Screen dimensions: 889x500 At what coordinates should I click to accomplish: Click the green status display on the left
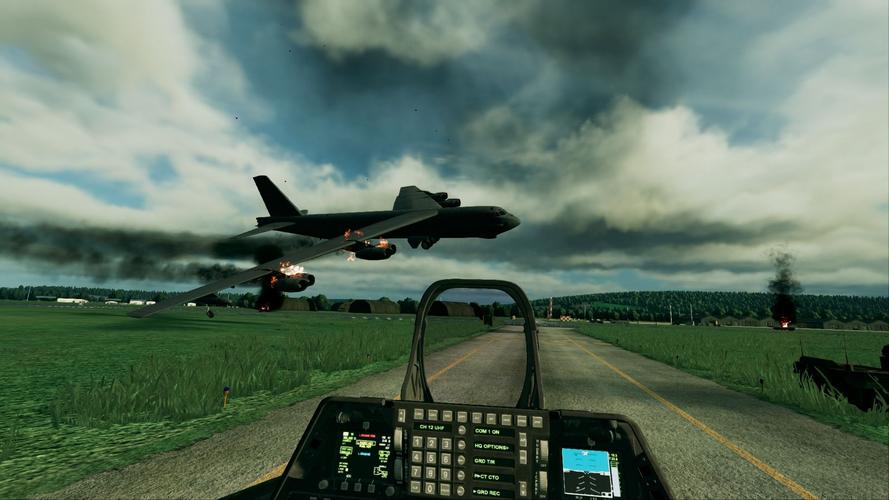pyautogui.click(x=362, y=454)
